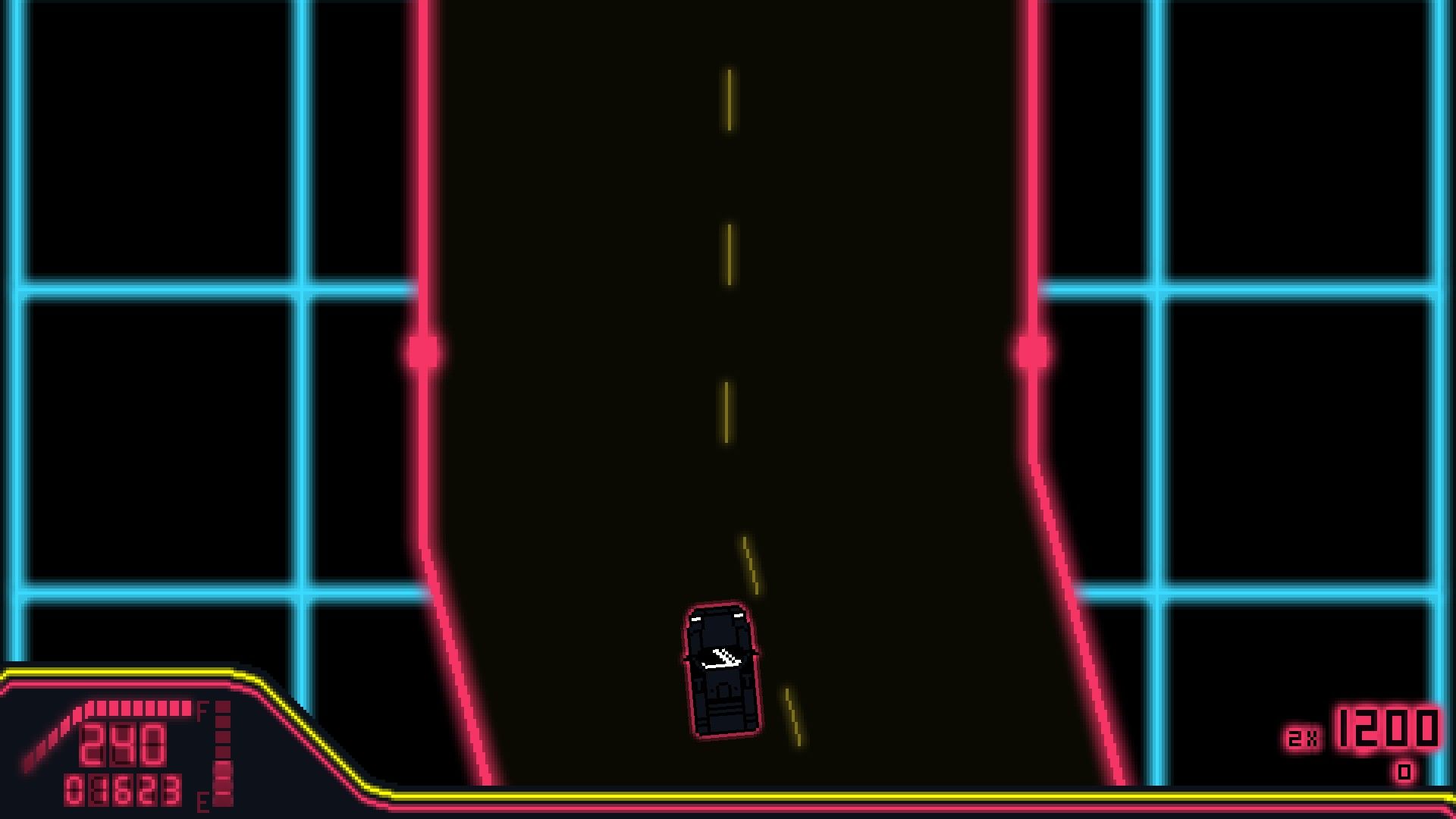
Task: Click the 240 speed display
Action: pos(121,743)
